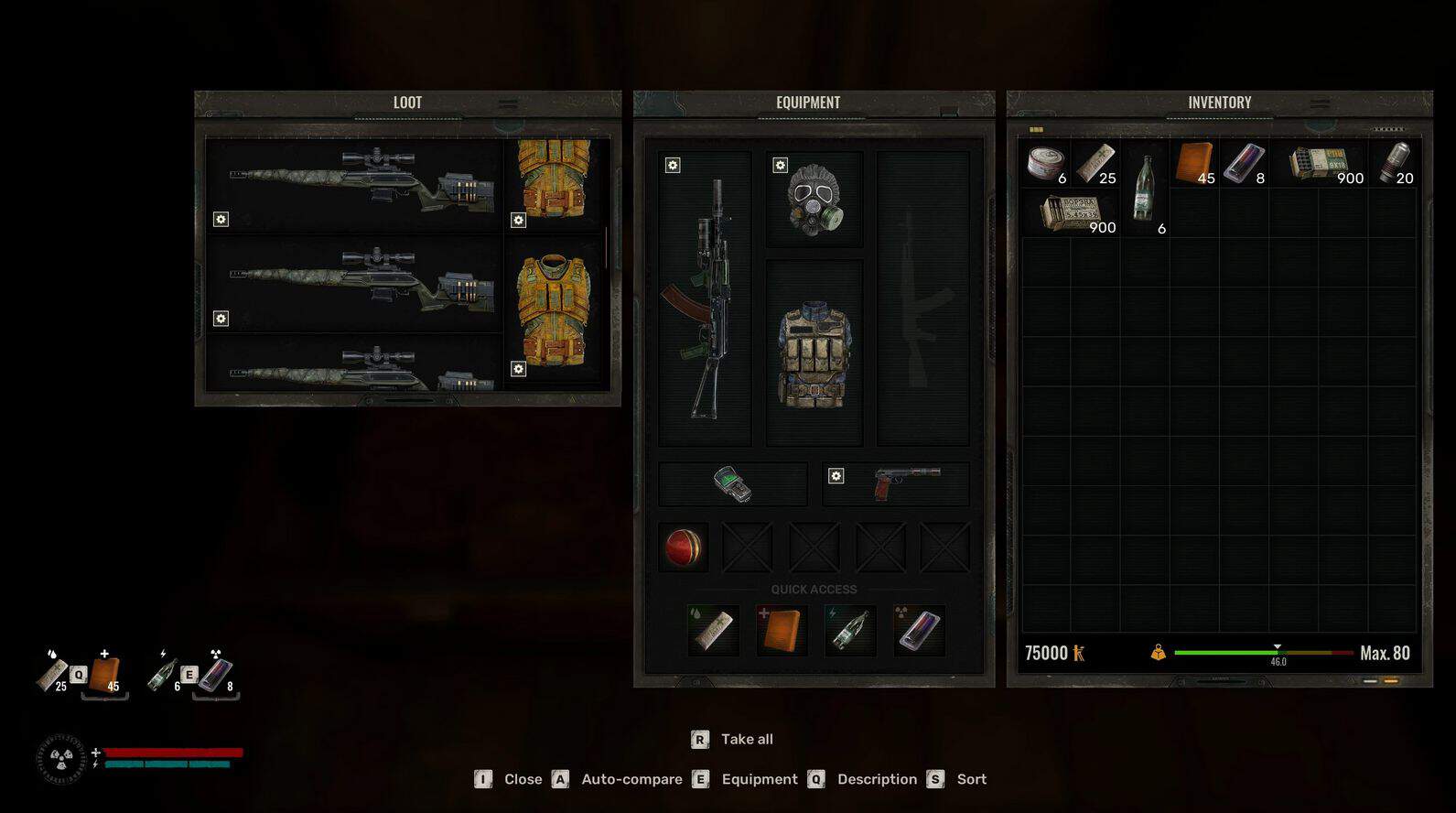Viewport: 1456px width, 813px height.
Task: Pick the canned food in inventory
Action: [1045, 164]
